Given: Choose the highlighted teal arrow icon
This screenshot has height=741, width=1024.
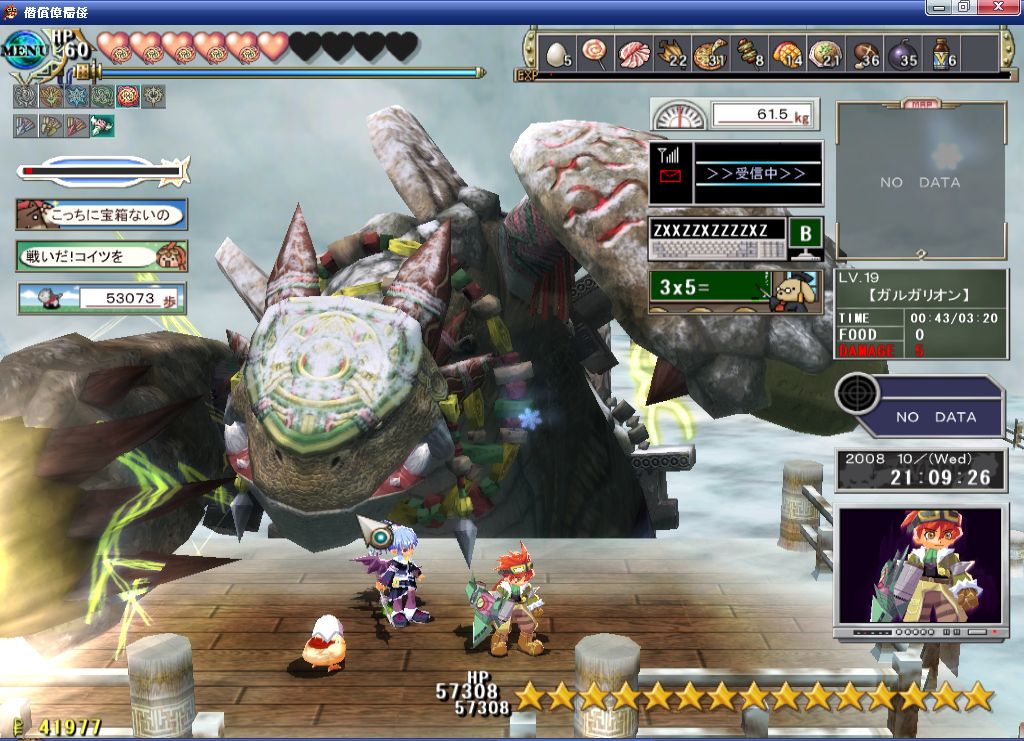Looking at the screenshot, I should pos(102,126).
